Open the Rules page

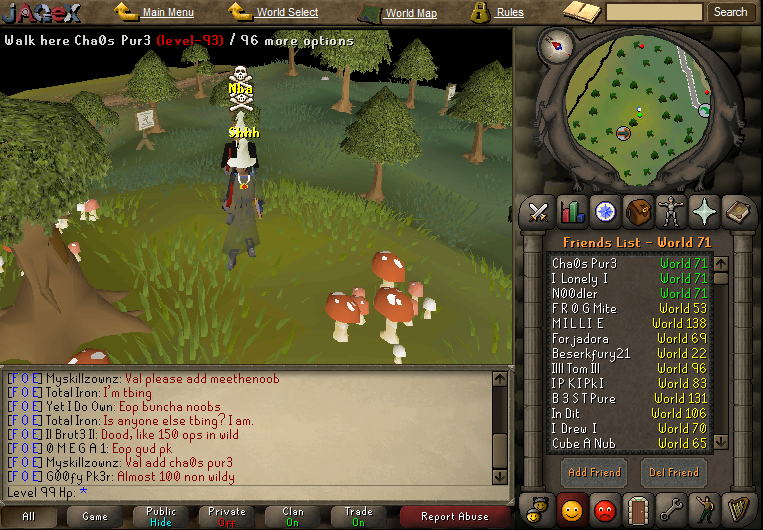click(509, 13)
